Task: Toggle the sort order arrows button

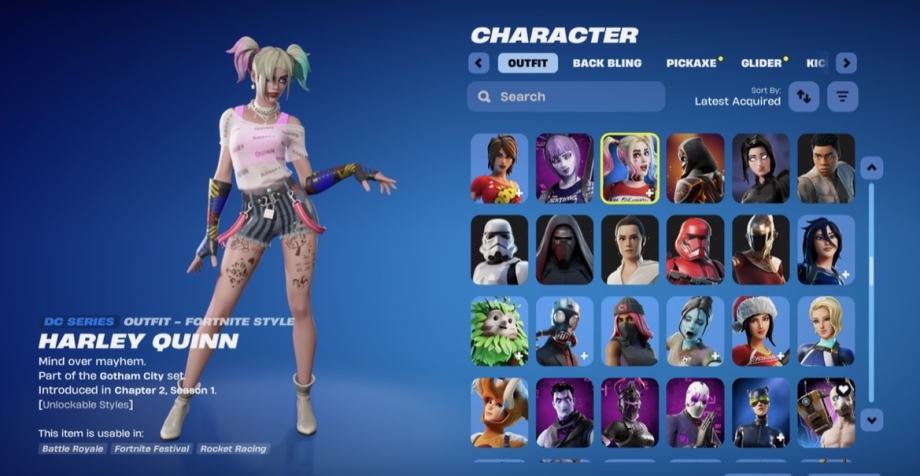Action: click(803, 96)
